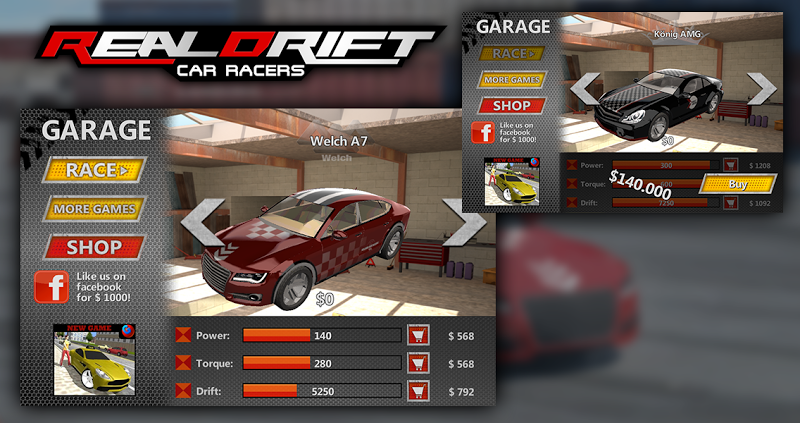Screen dimensions: 800x423
Task: Click the Facebook icon beside the Welch A7
Action: (51, 287)
